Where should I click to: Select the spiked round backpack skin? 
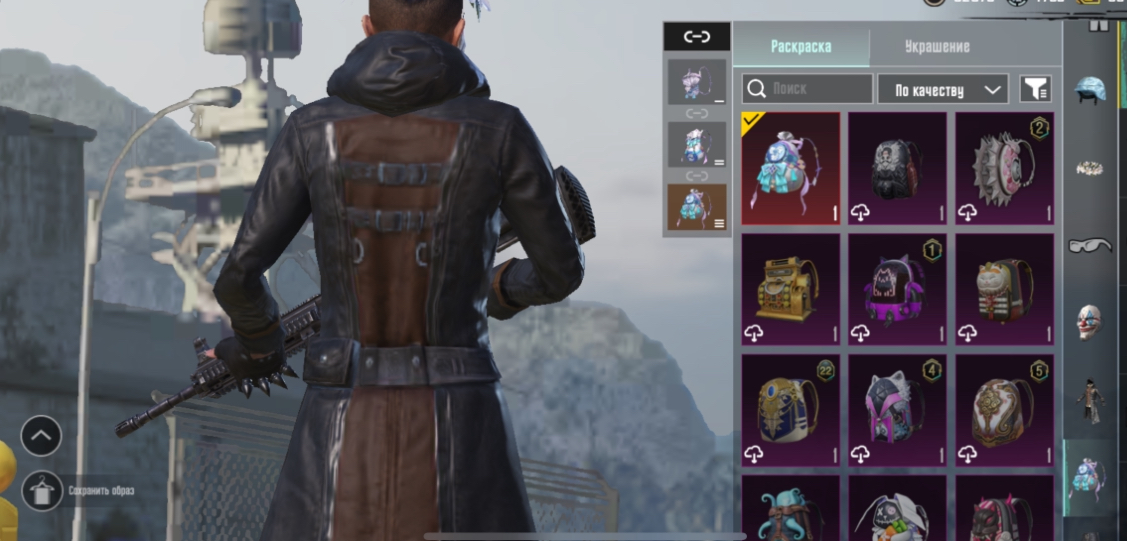pos(1004,168)
